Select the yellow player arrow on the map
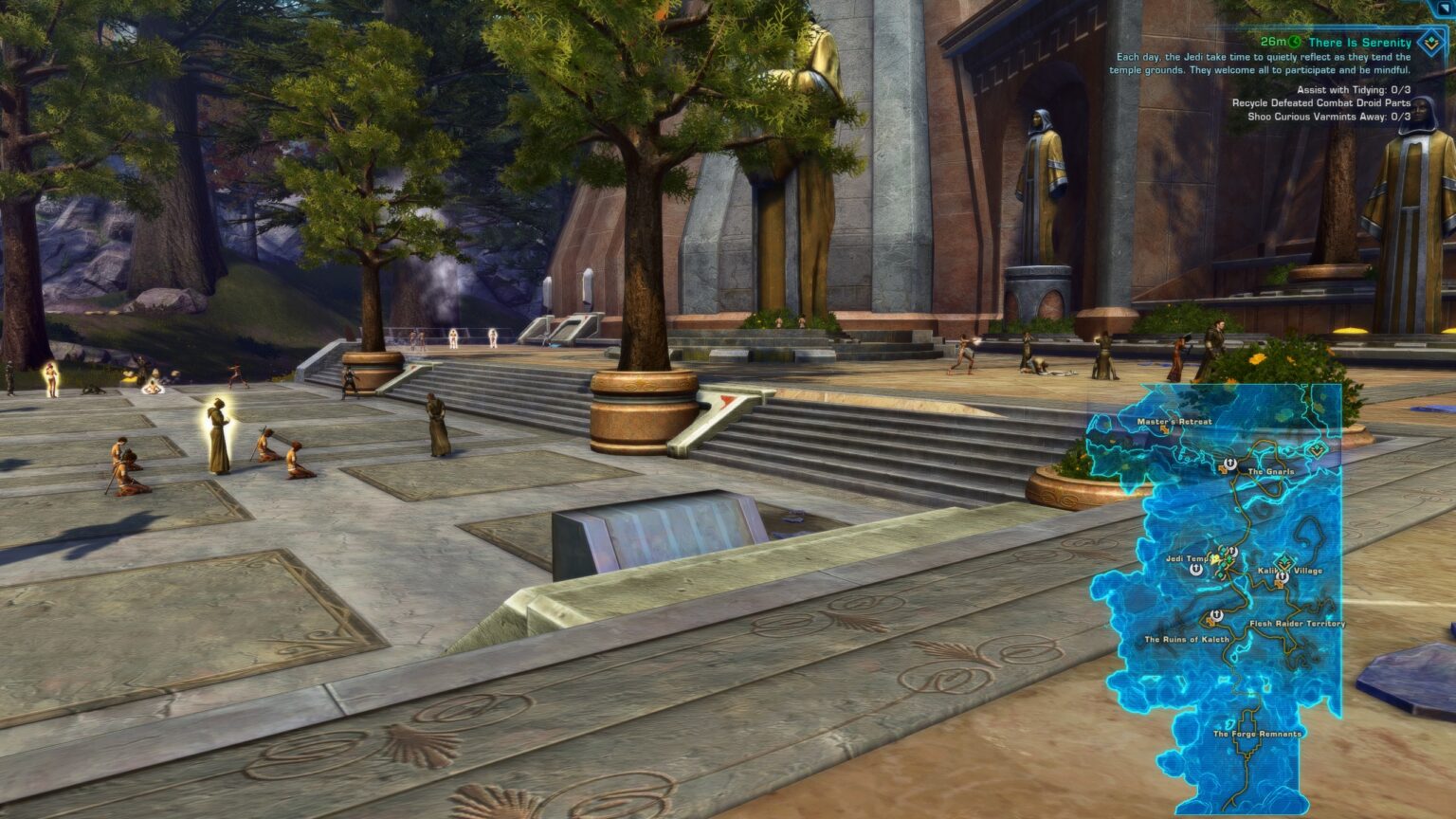Image resolution: width=1456 pixels, height=819 pixels. 1214,558
